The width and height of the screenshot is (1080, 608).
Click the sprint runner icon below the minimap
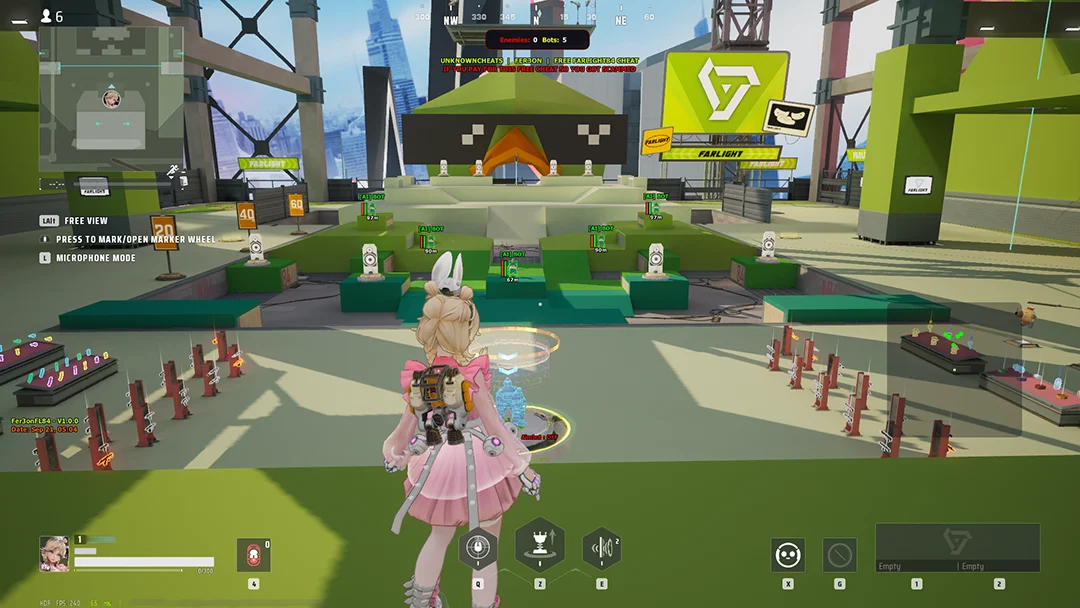click(174, 170)
